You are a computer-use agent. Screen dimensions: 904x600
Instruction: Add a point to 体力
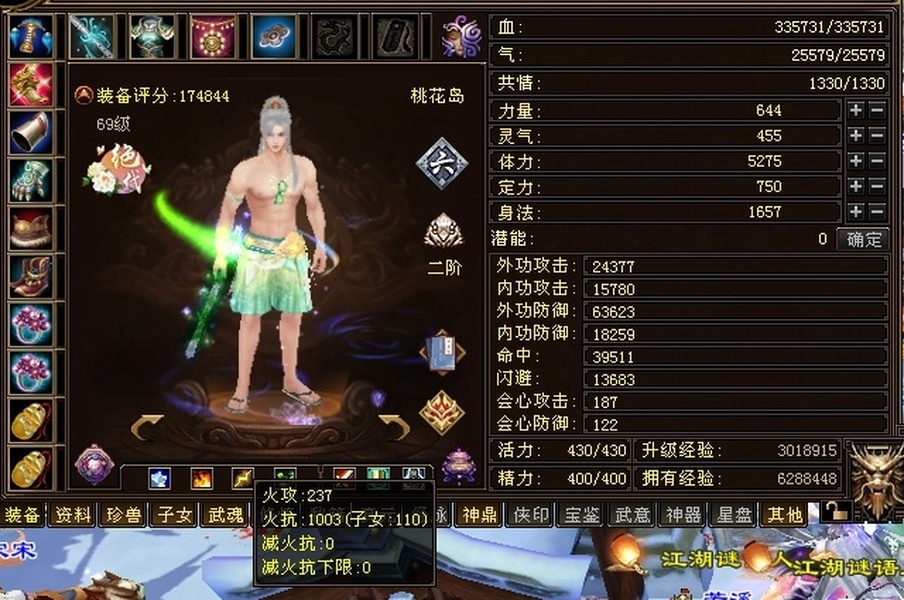pyautogui.click(x=856, y=161)
